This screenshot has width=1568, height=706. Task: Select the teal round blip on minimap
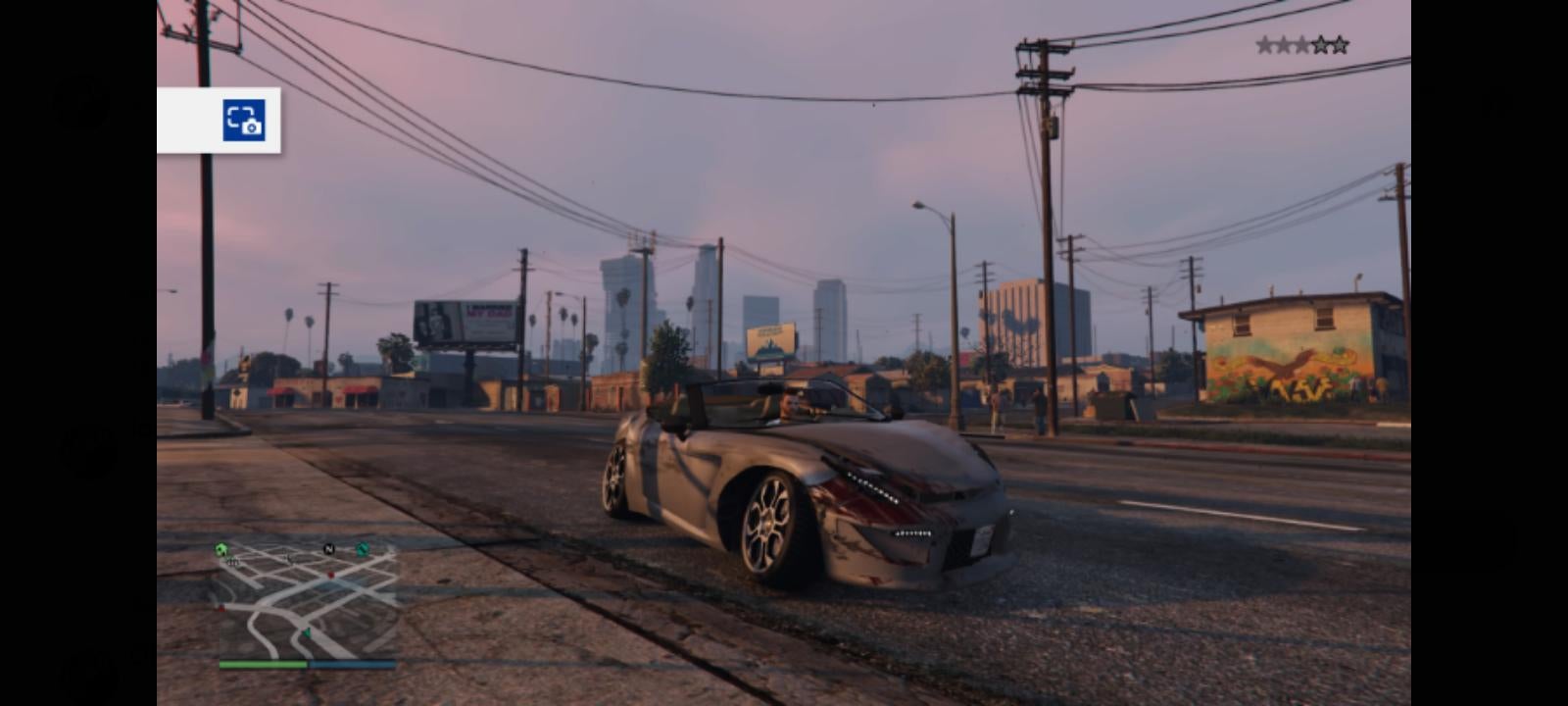363,549
